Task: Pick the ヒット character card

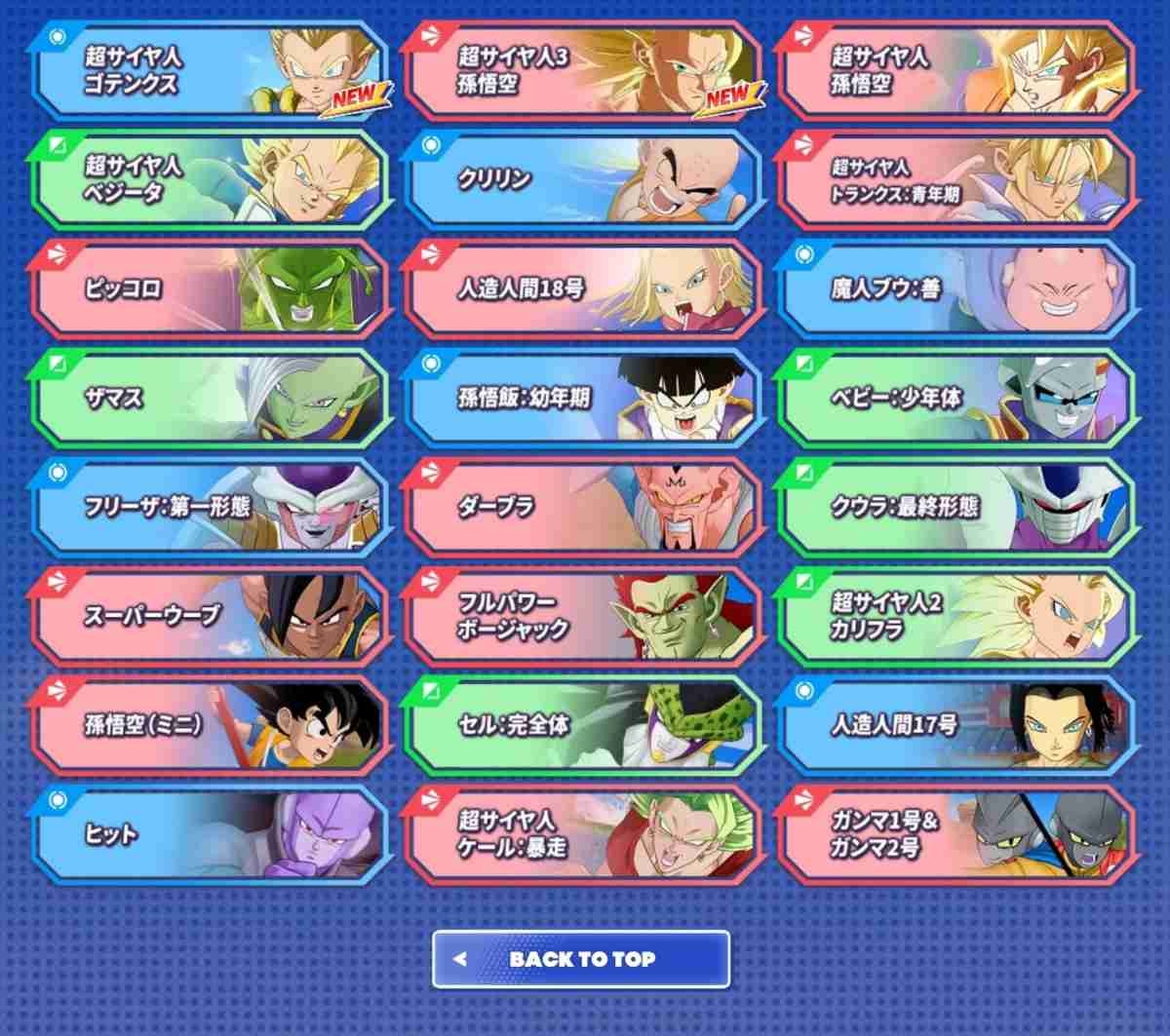Action: pos(210,835)
